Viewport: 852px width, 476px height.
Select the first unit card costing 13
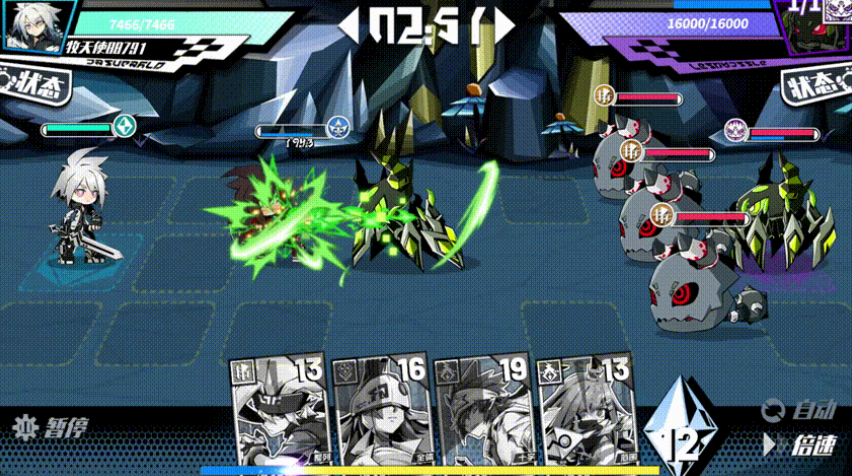click(x=278, y=412)
